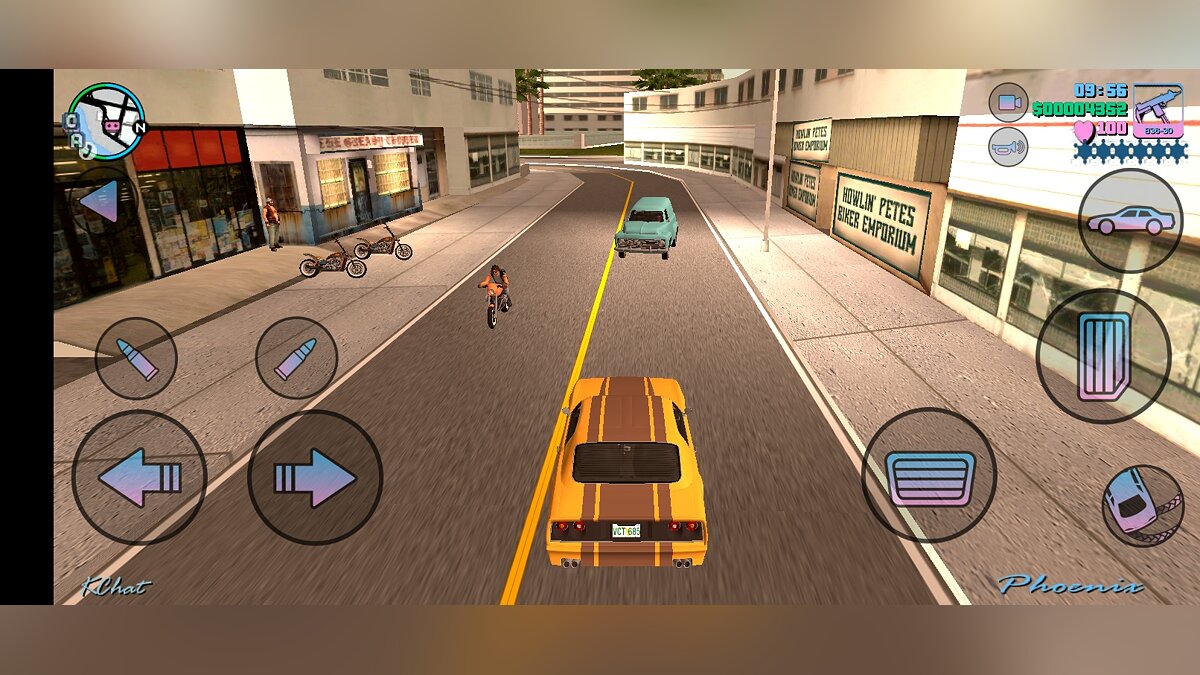Fire the right-angled bullet drive-by button
The image size is (1200, 675).
tap(296, 358)
